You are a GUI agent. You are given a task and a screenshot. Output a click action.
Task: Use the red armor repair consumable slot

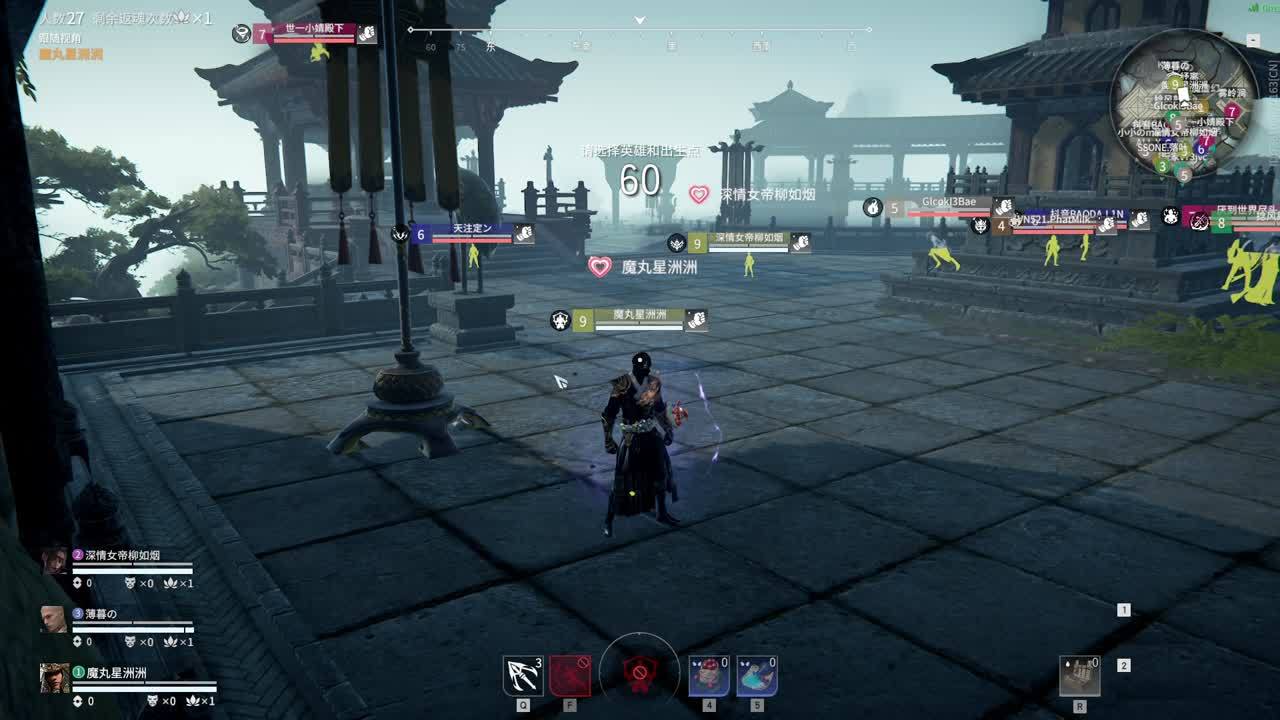(708, 676)
